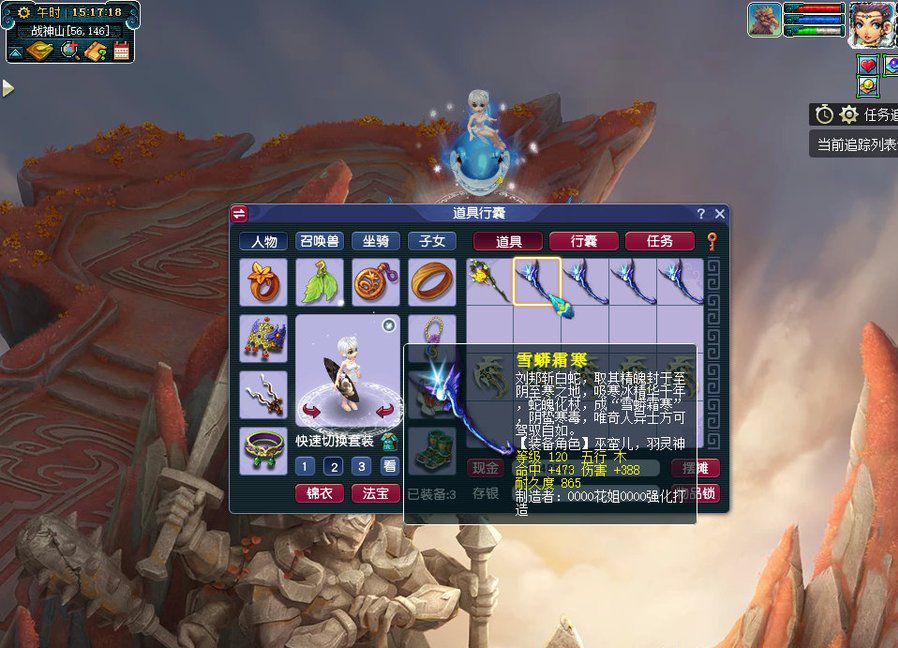Choose quick-switch outfit set 2
Image resolution: width=898 pixels, height=648 pixels.
click(333, 466)
